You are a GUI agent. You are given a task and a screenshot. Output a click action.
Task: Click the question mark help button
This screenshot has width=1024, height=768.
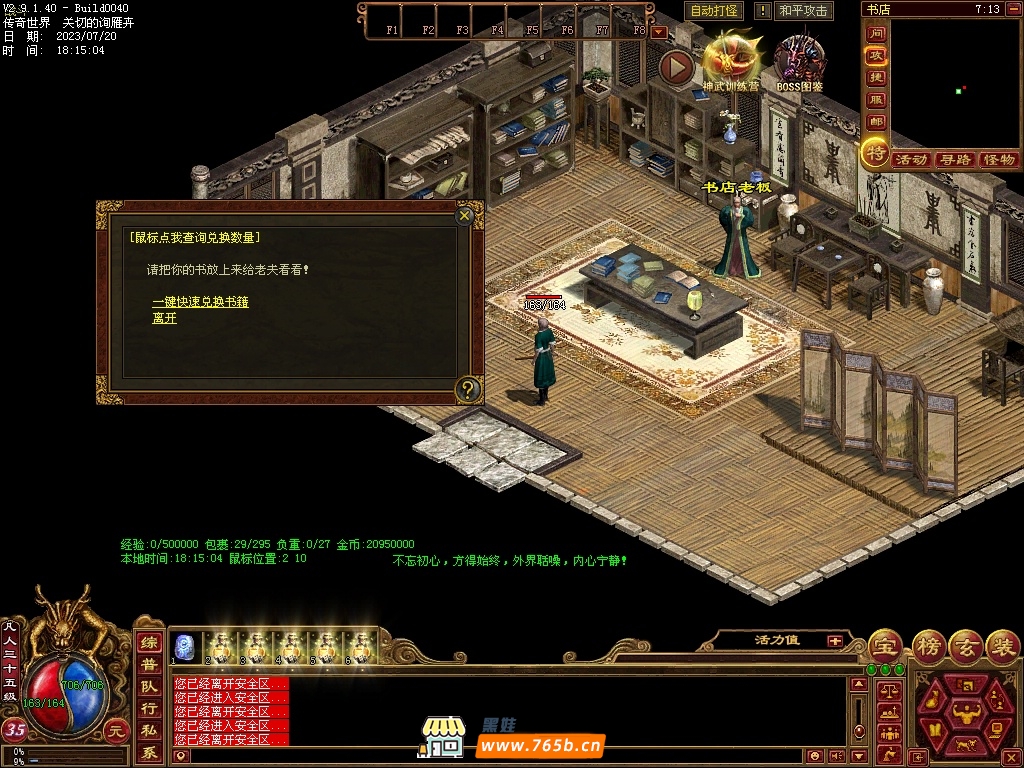[x=468, y=389]
